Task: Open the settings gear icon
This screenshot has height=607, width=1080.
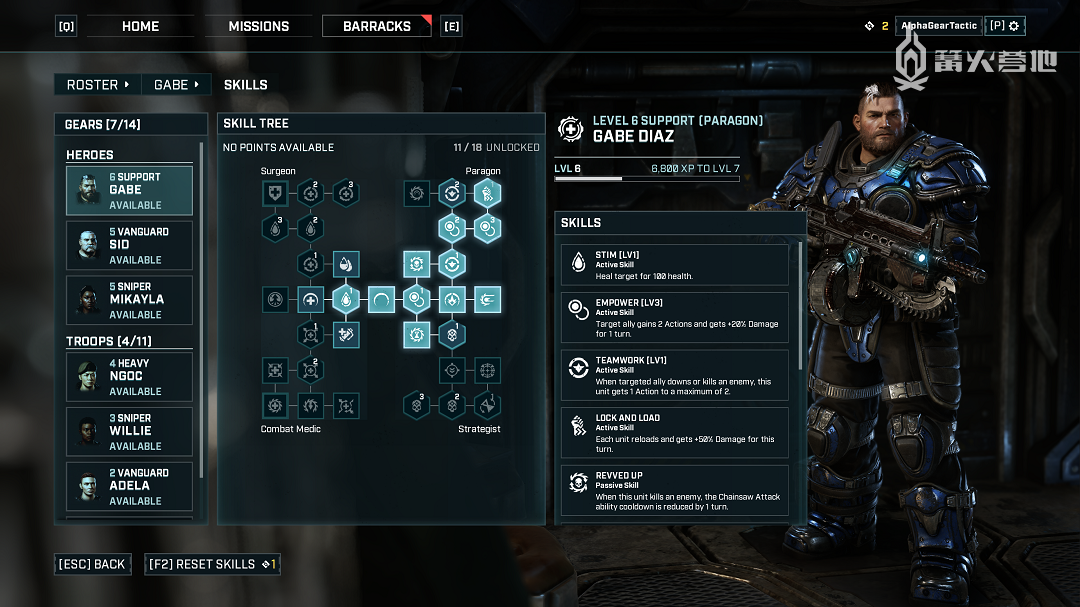Action: [x=1005, y=26]
